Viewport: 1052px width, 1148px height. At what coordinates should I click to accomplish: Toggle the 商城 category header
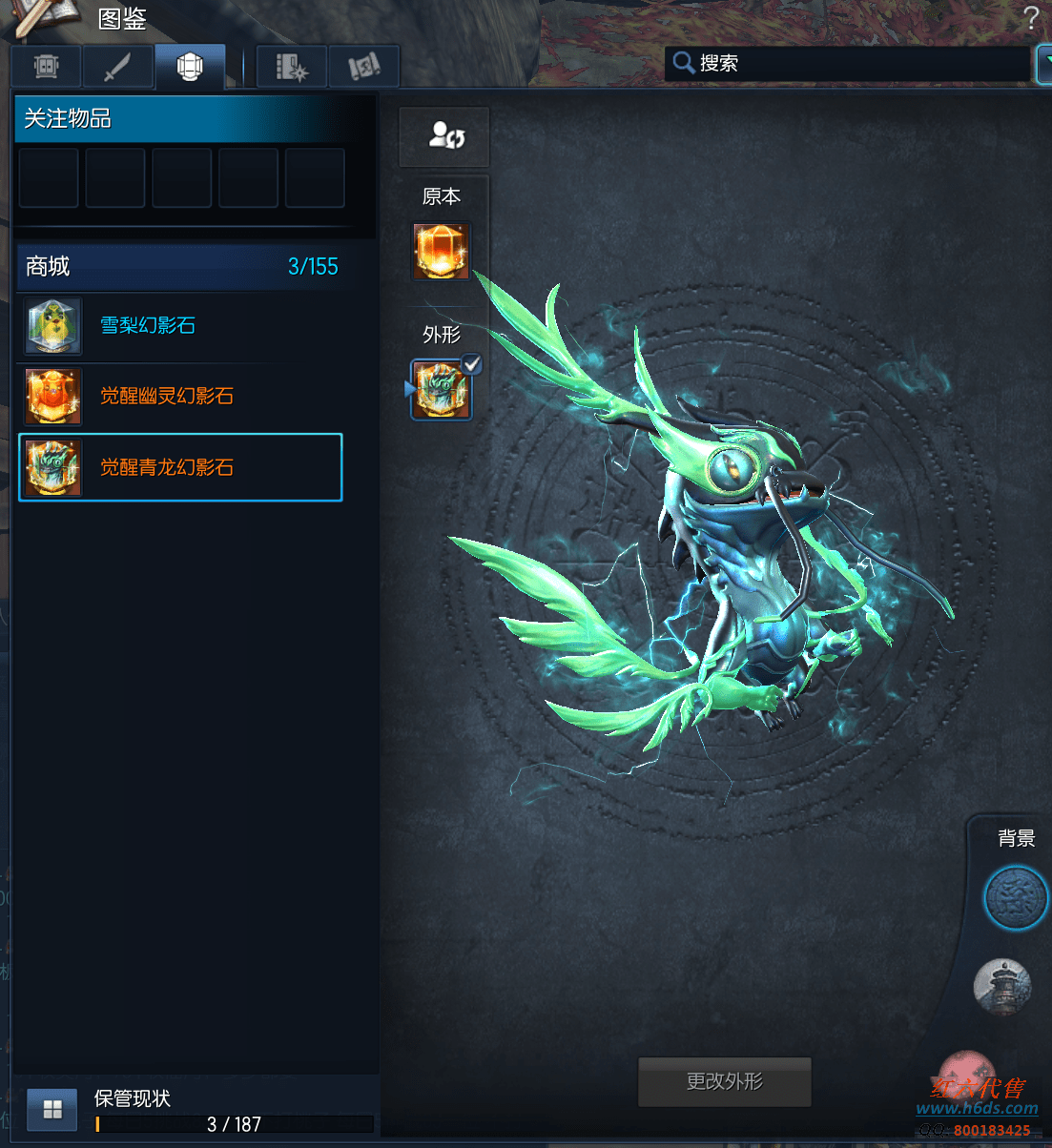coord(179,267)
